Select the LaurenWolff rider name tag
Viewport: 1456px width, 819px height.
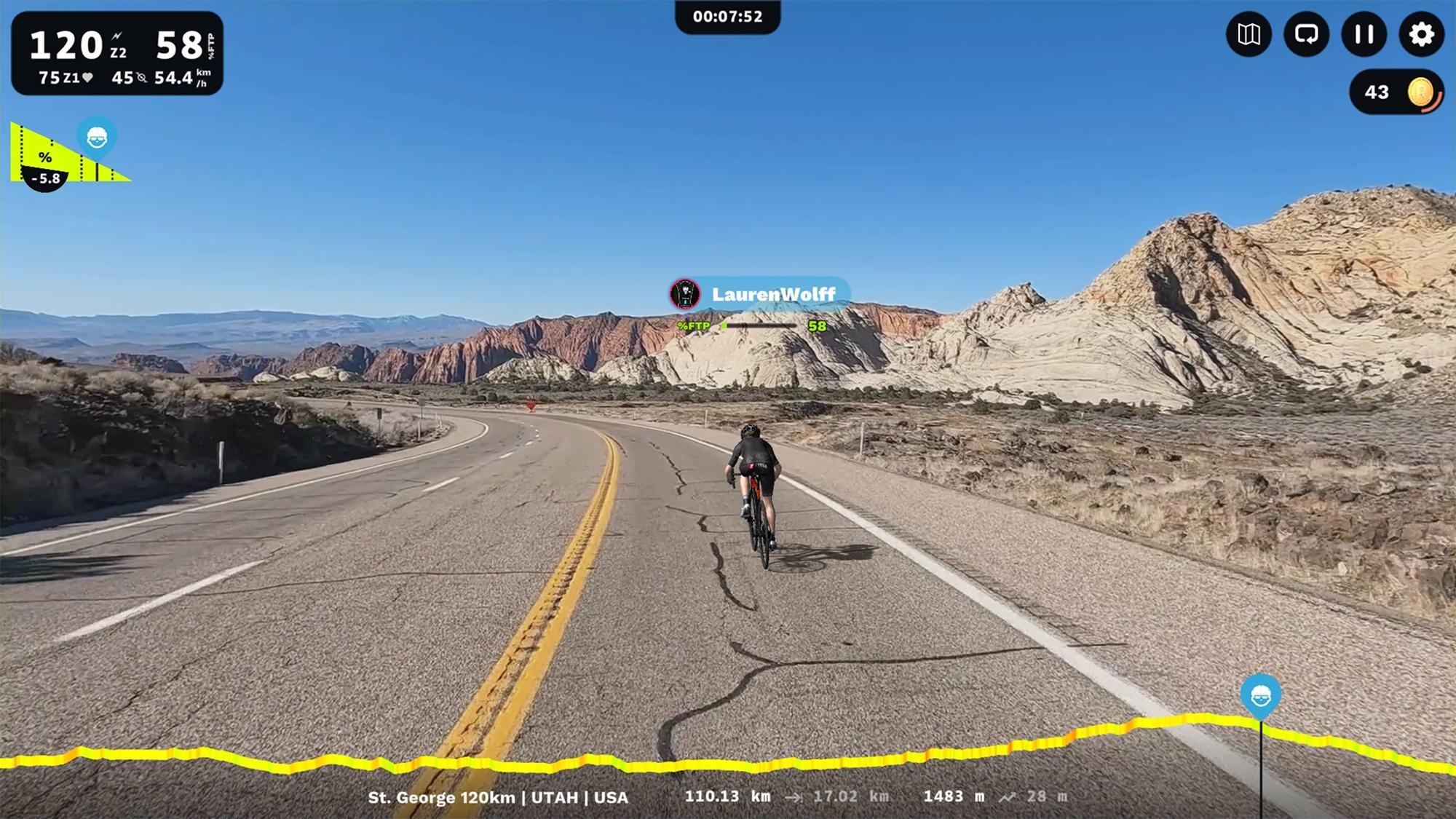point(760,294)
